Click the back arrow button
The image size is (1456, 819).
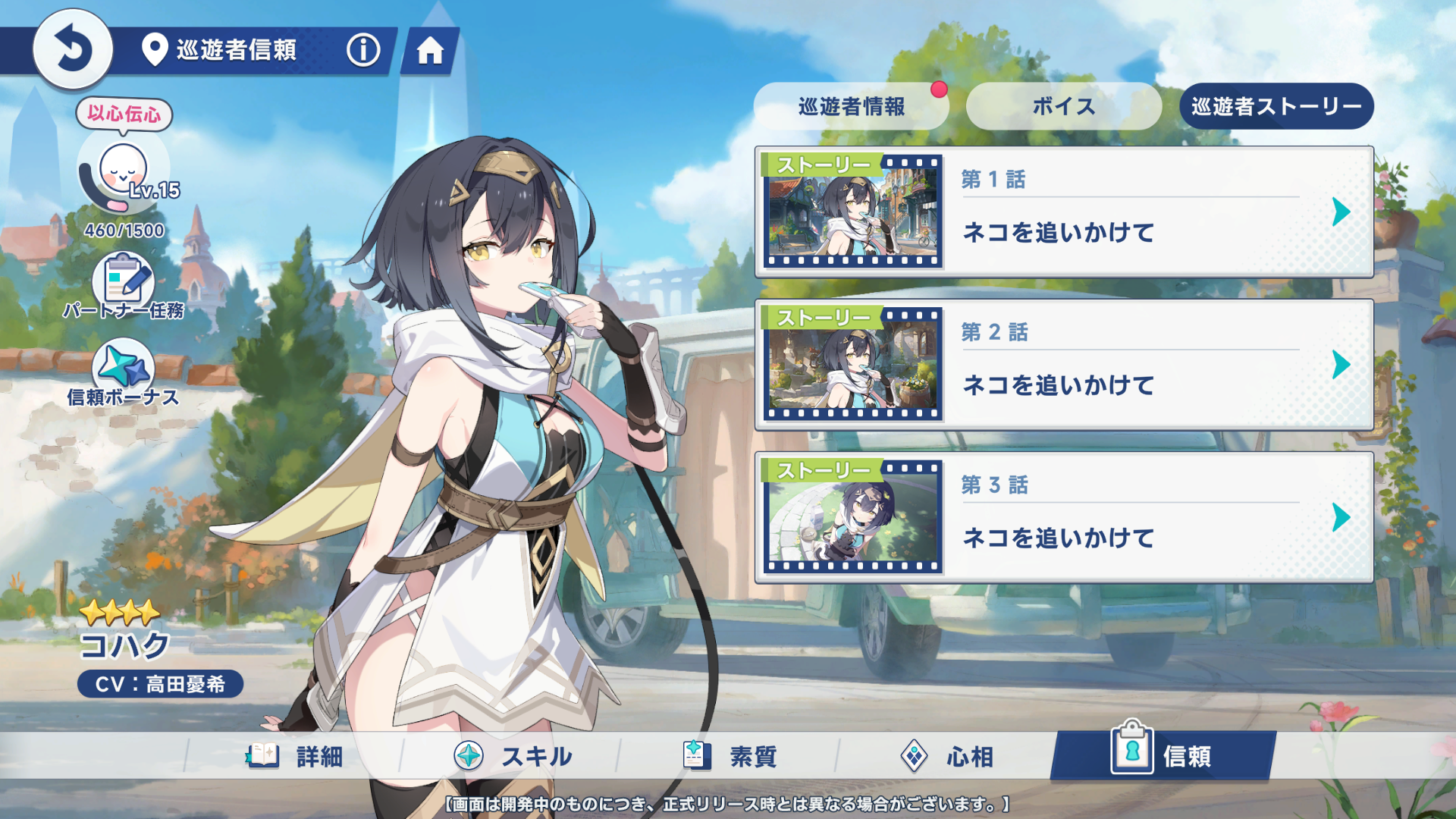click(x=72, y=49)
